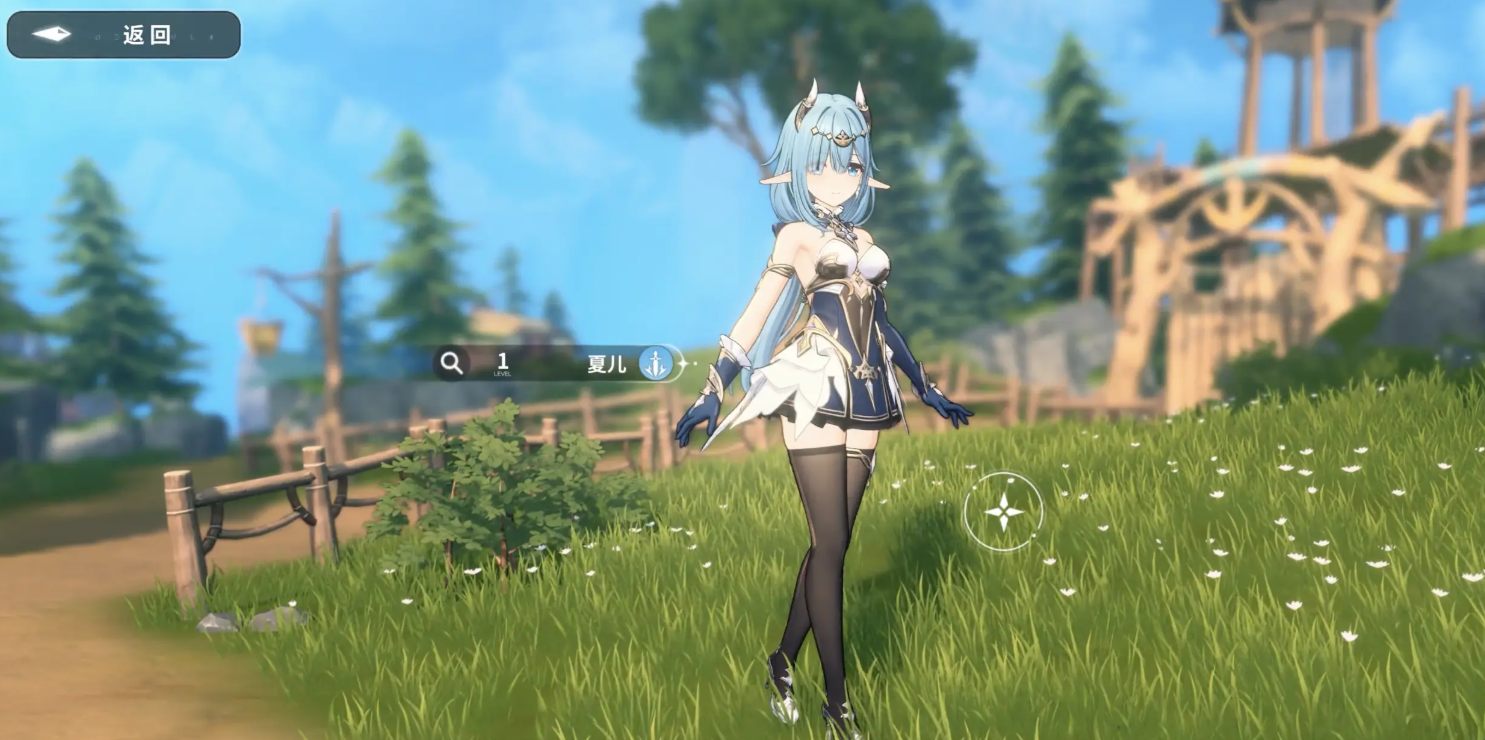Tap the circular four-point star marker
Screen dimensions: 1485x740
click(x=1003, y=512)
